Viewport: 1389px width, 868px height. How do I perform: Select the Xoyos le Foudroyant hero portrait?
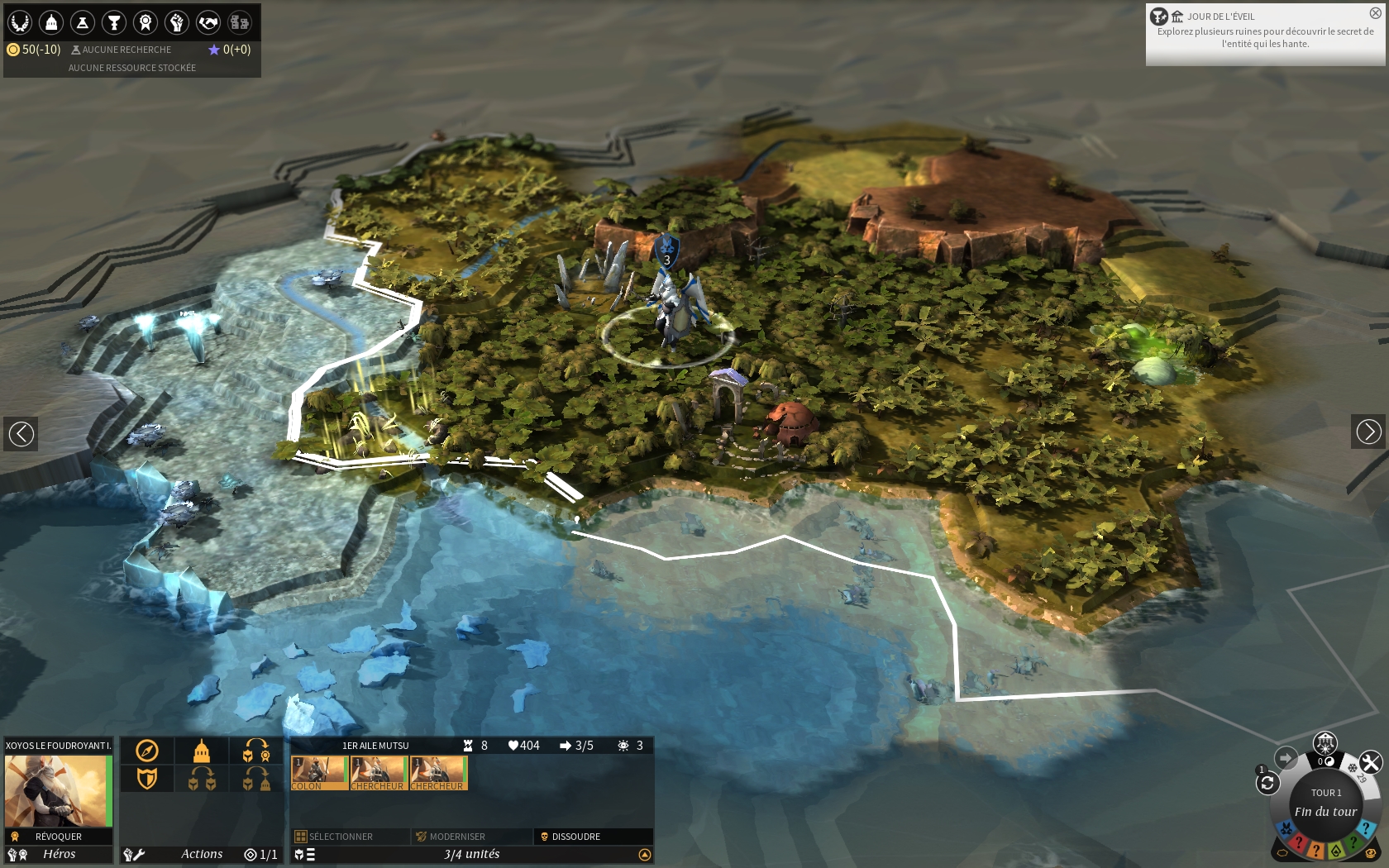click(58, 790)
